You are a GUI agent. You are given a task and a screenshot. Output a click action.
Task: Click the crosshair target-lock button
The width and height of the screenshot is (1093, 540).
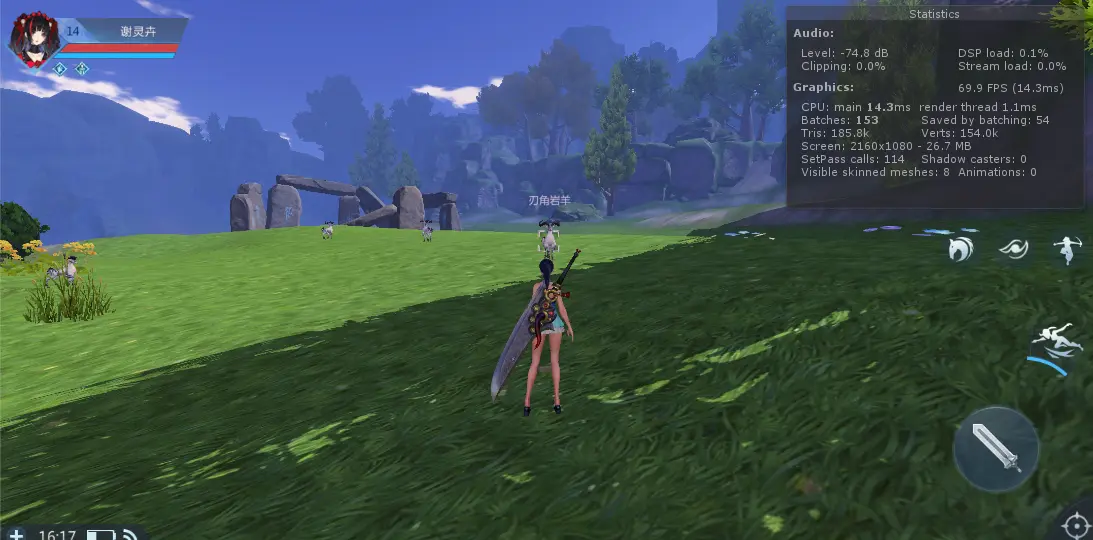pos(1075,524)
